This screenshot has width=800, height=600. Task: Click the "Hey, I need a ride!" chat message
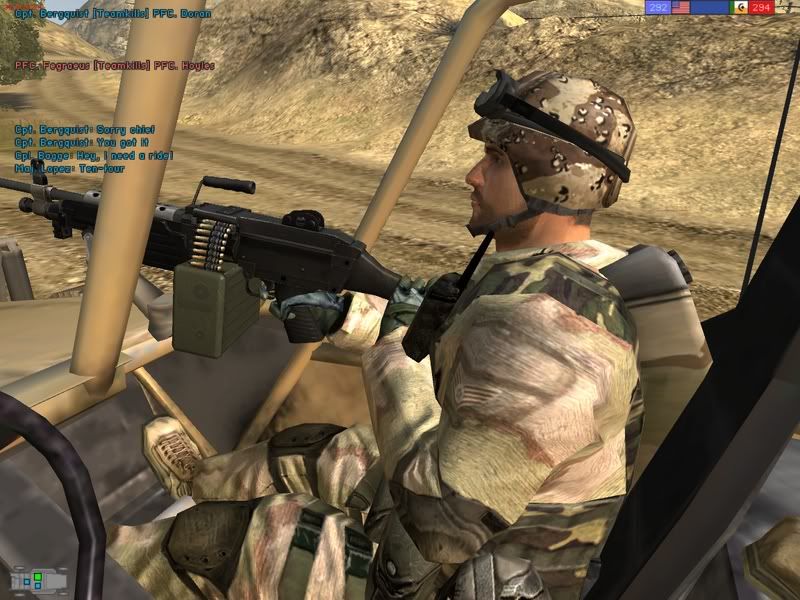[x=93, y=155]
